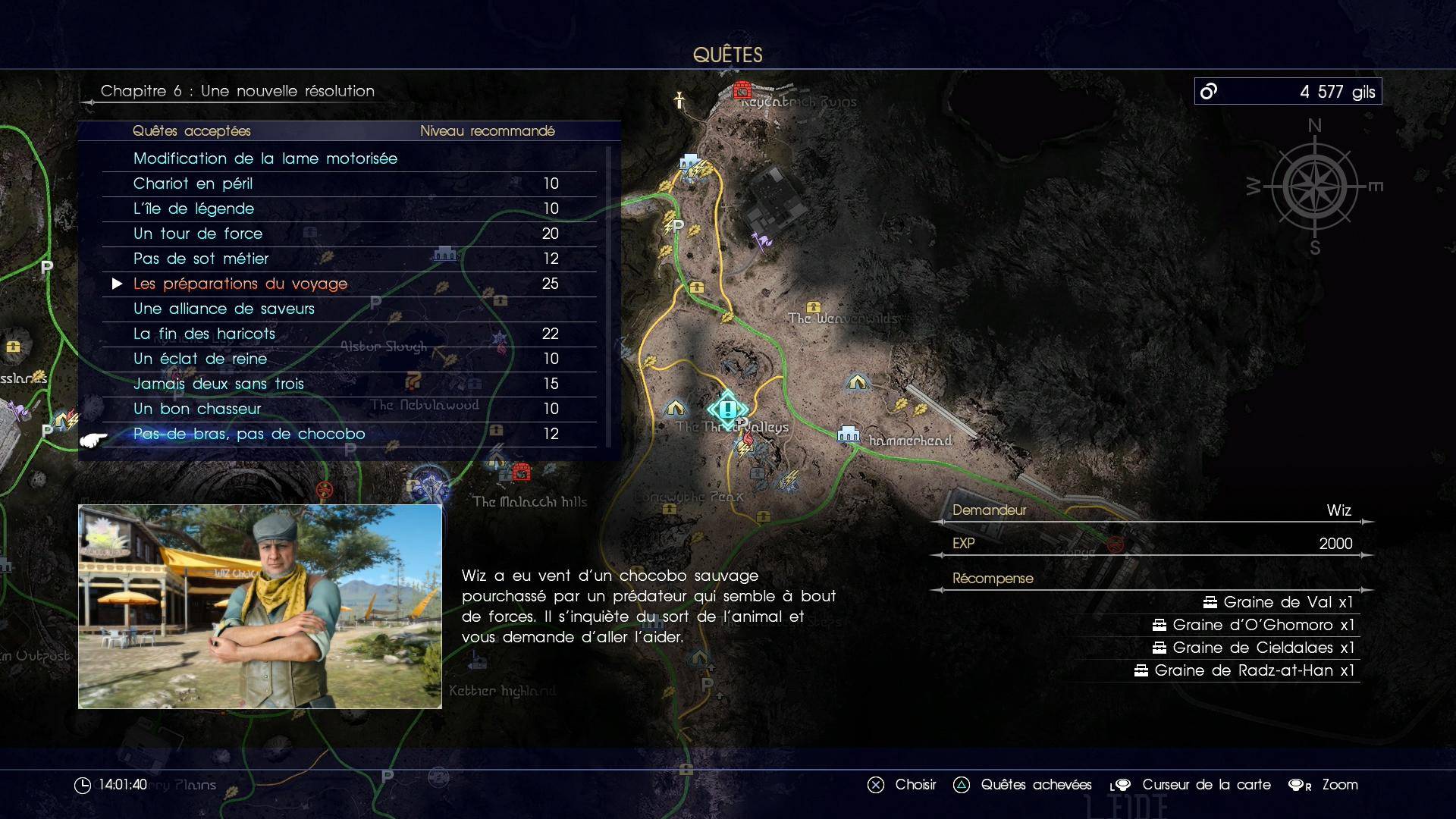The height and width of the screenshot is (819, 1456).
Task: Select the Un éclat de reine quest
Action: pos(200,359)
